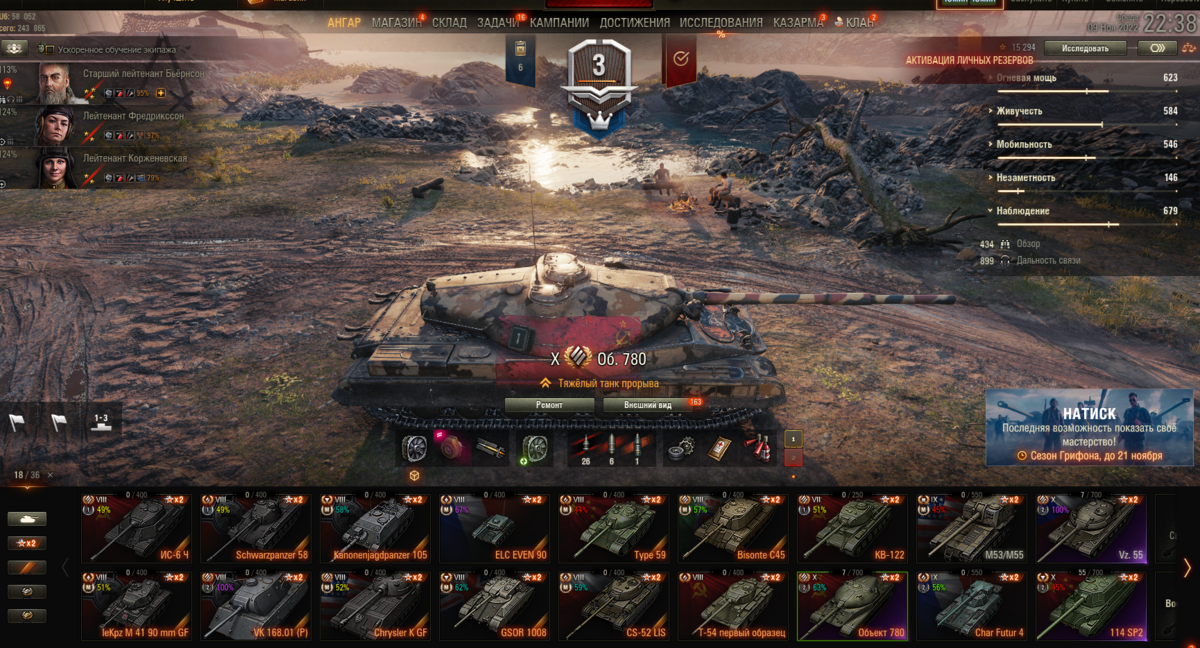Show the Казарма (Barracks) tab

click(x=798, y=22)
